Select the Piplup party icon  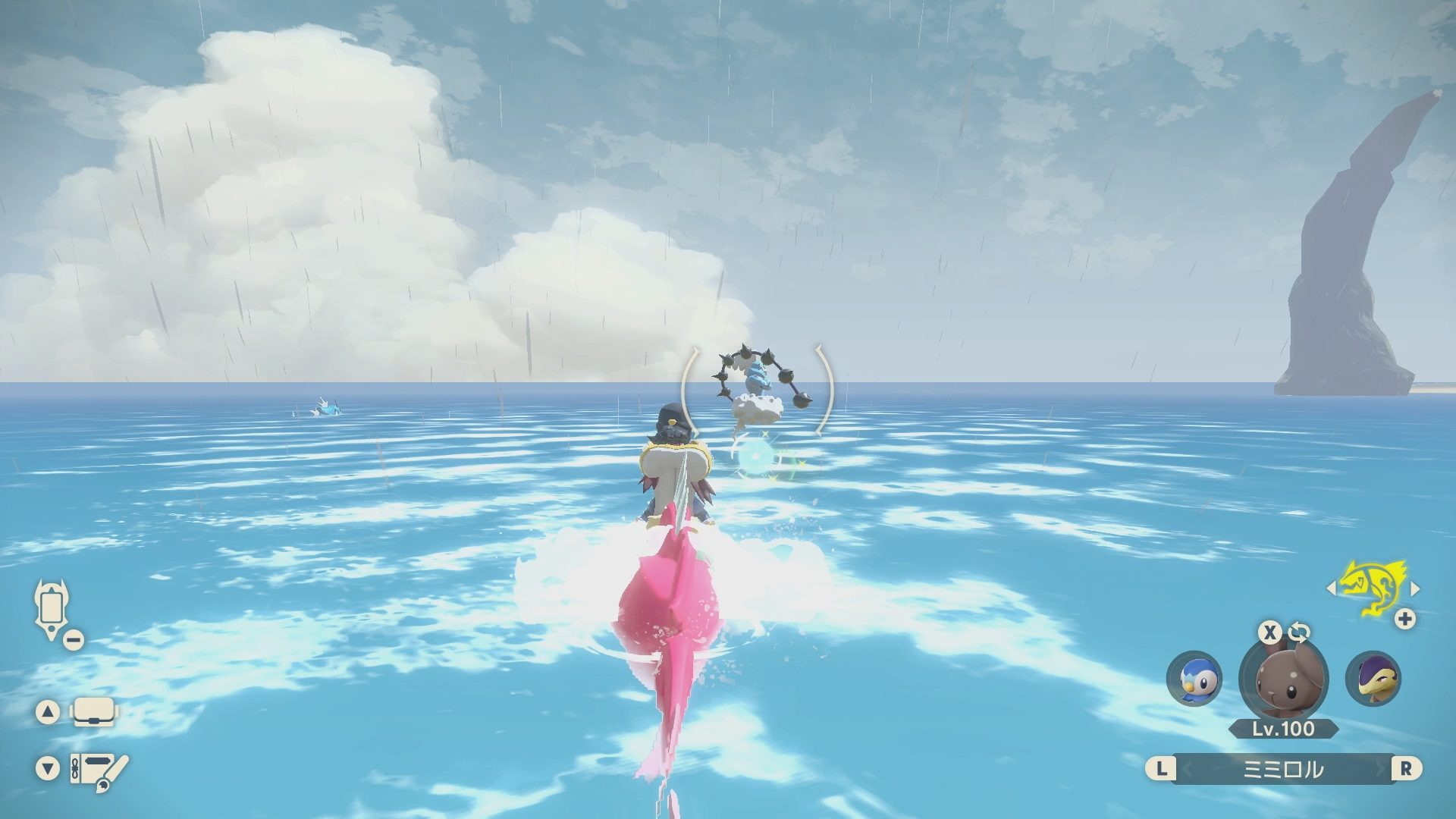(1194, 679)
